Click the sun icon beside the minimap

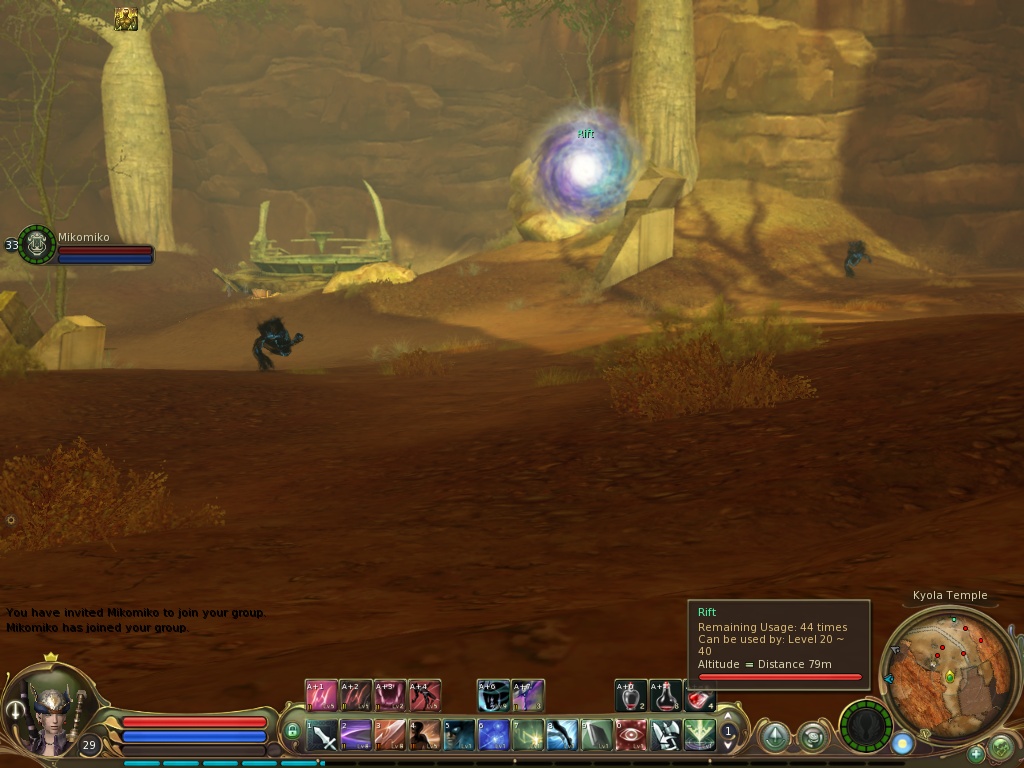(x=903, y=744)
